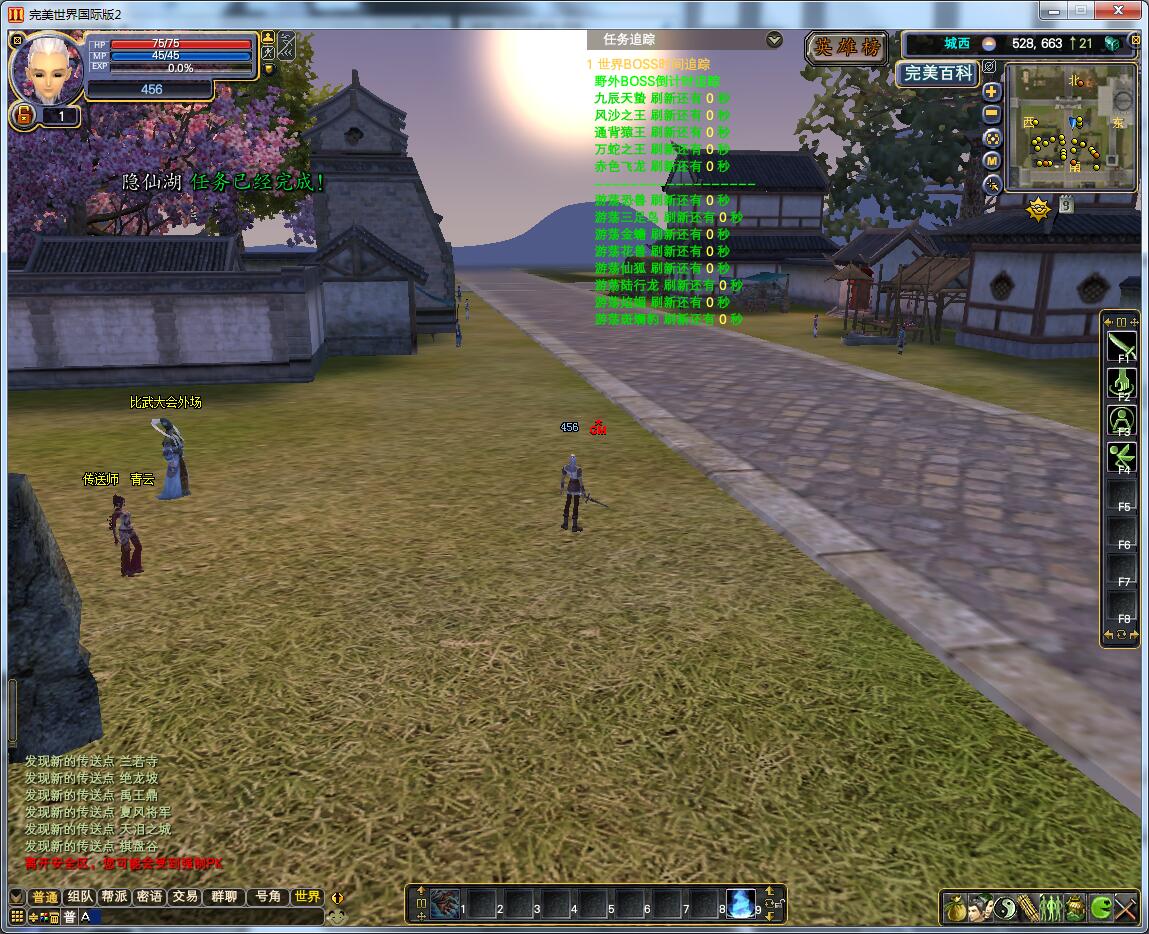Open the 完美百科 encyclopedia button
The image size is (1149, 934).
click(x=936, y=74)
